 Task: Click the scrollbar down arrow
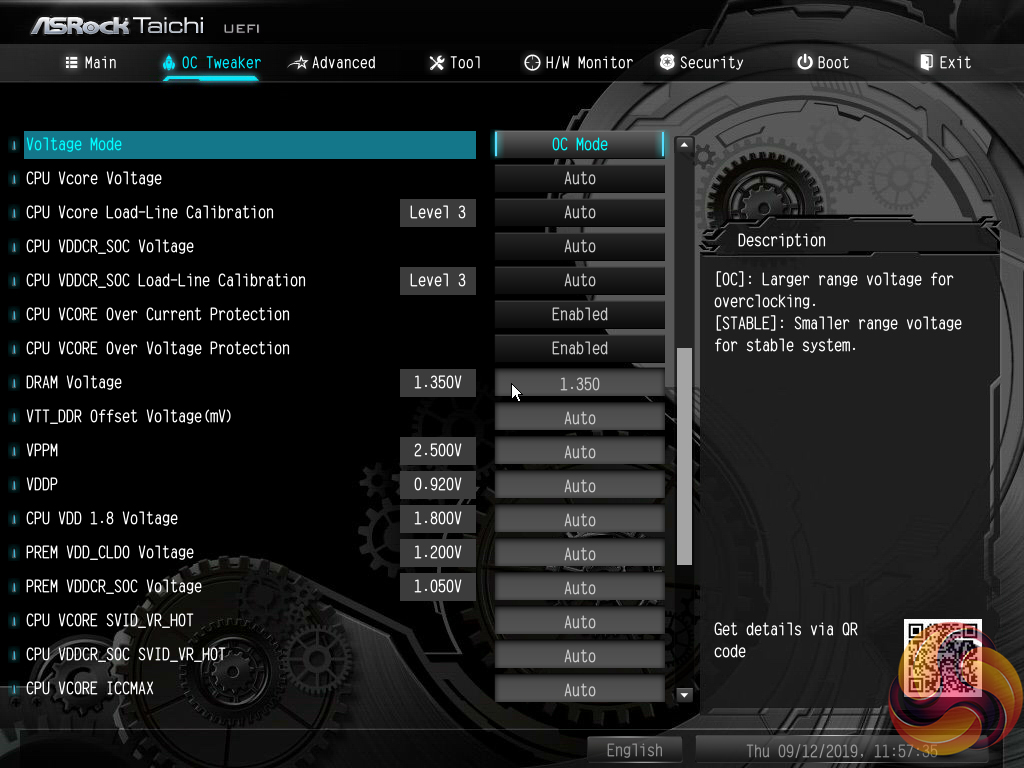pyautogui.click(x=685, y=694)
